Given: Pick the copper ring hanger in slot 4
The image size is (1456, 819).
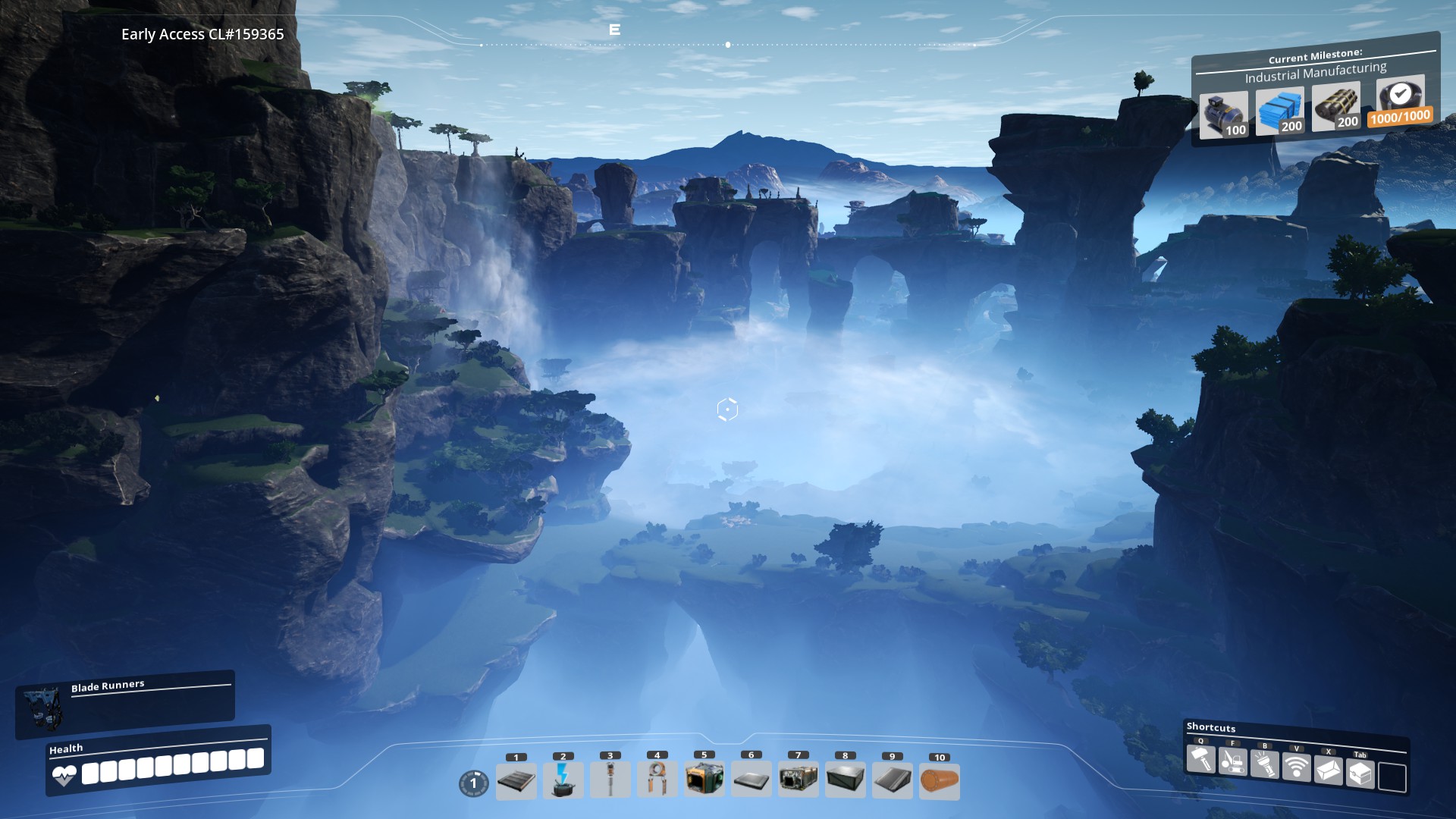Looking at the screenshot, I should pyautogui.click(x=657, y=779).
